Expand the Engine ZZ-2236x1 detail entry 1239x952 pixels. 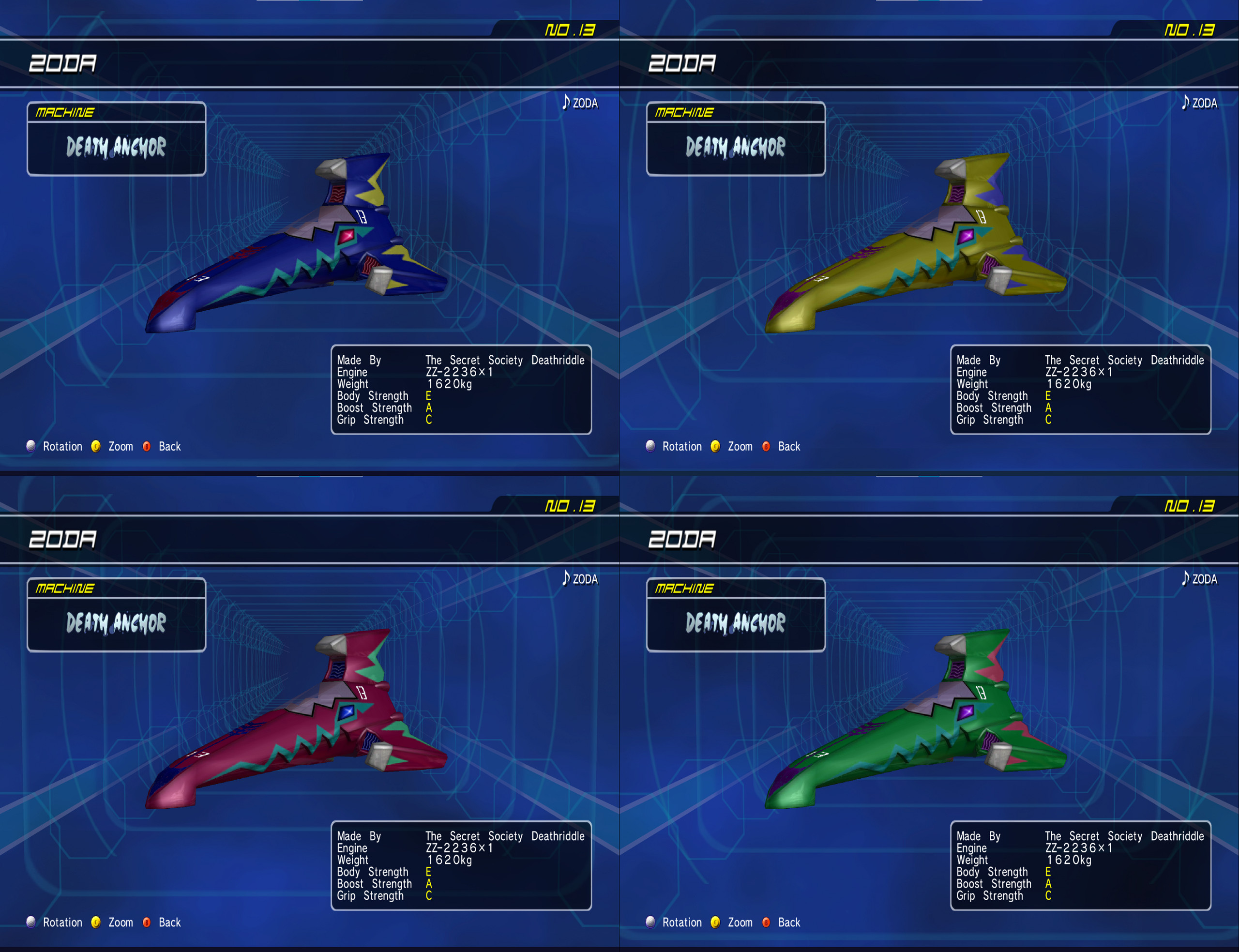[x=458, y=372]
